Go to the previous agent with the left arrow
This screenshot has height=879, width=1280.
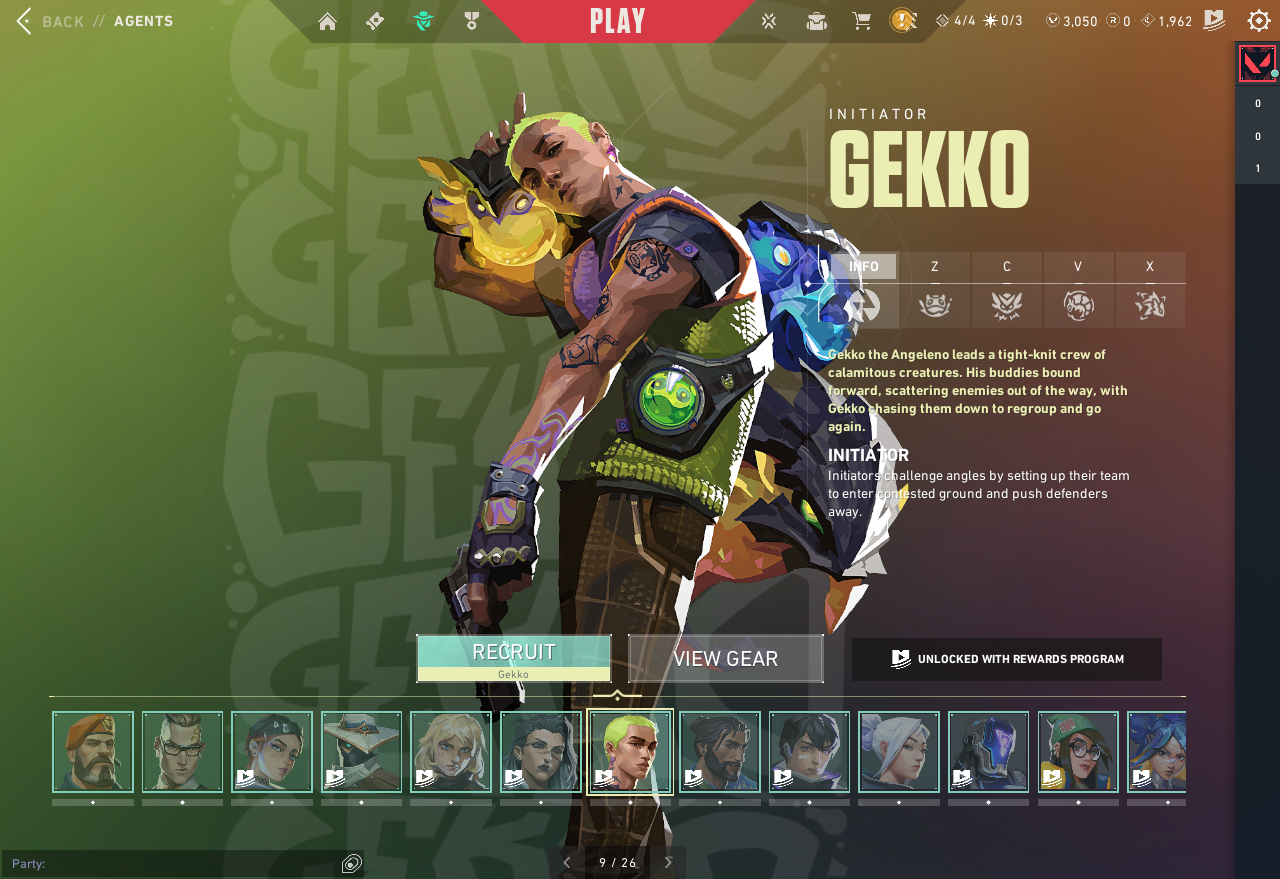point(567,863)
